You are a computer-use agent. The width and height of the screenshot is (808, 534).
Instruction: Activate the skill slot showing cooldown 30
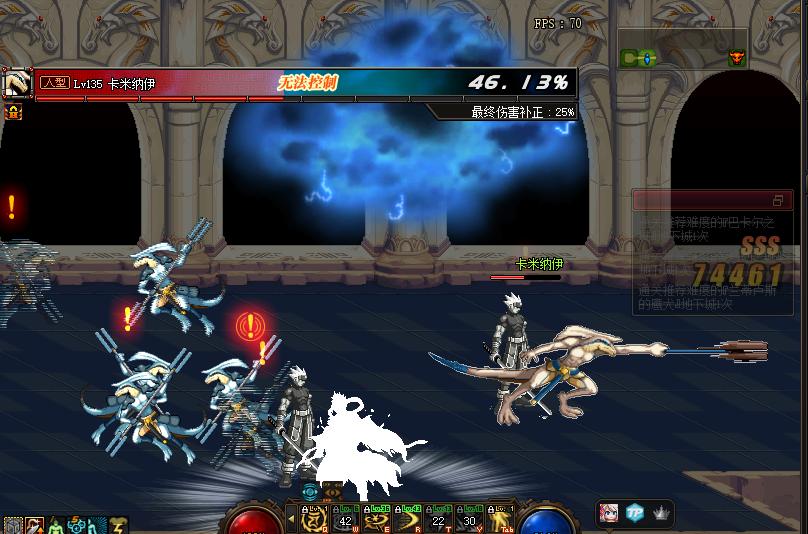[469, 518]
